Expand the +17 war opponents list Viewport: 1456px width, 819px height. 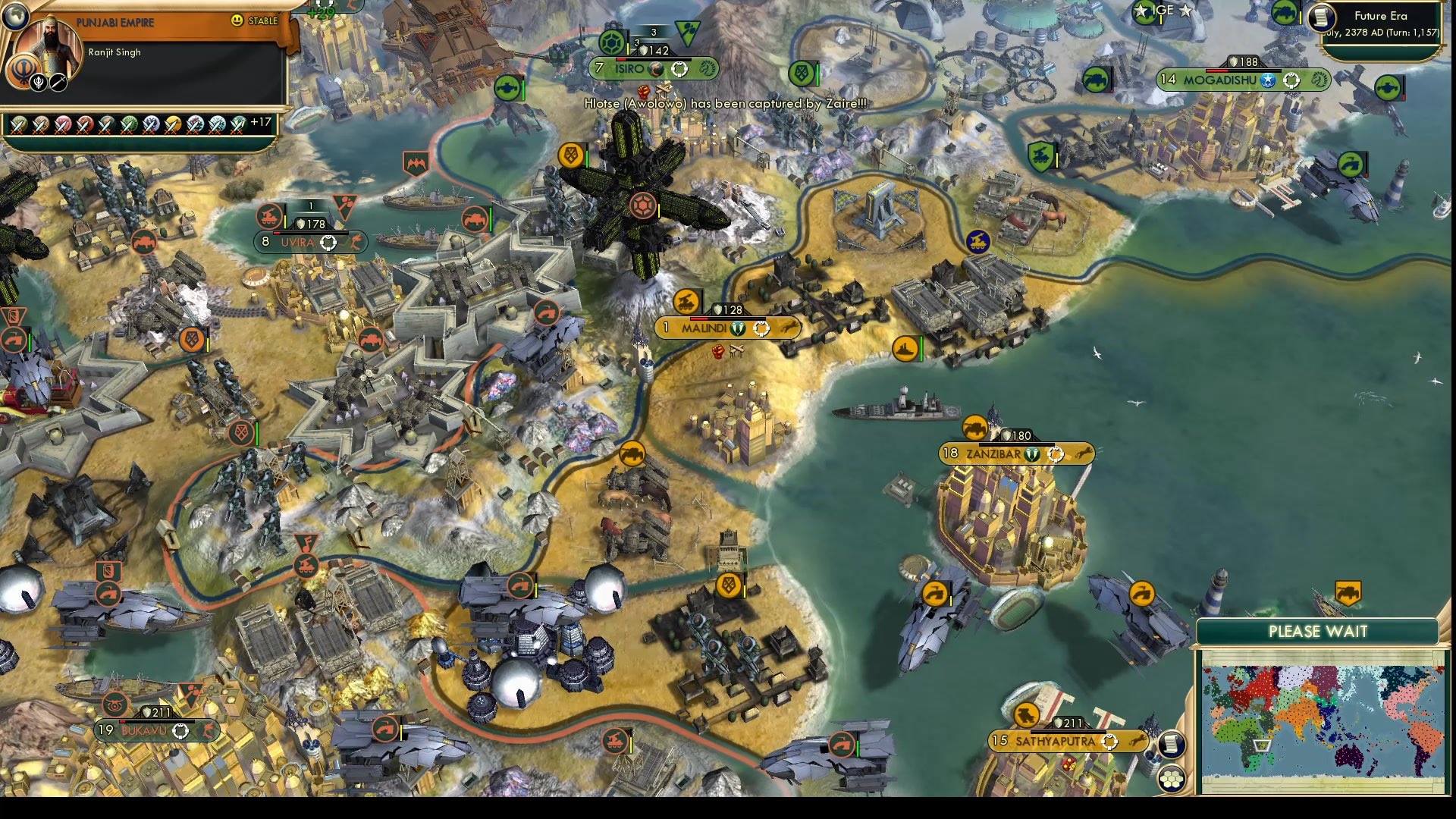(x=263, y=124)
